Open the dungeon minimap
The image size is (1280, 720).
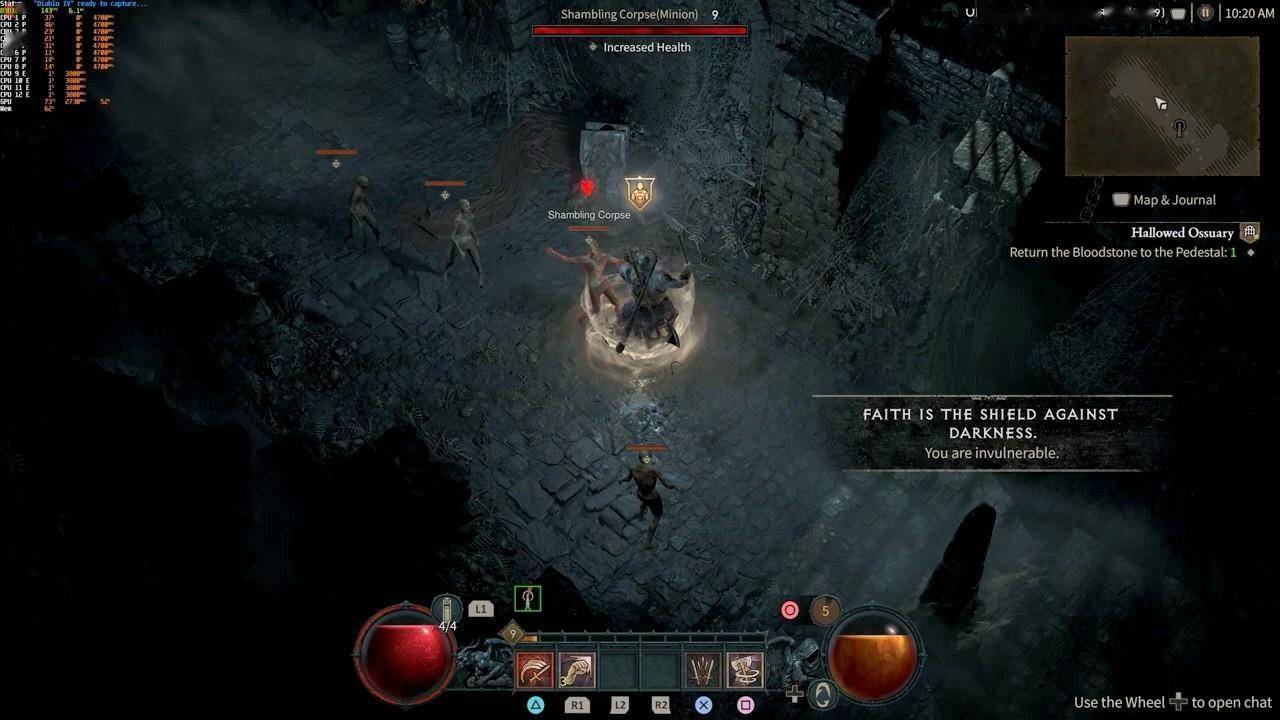point(1161,106)
